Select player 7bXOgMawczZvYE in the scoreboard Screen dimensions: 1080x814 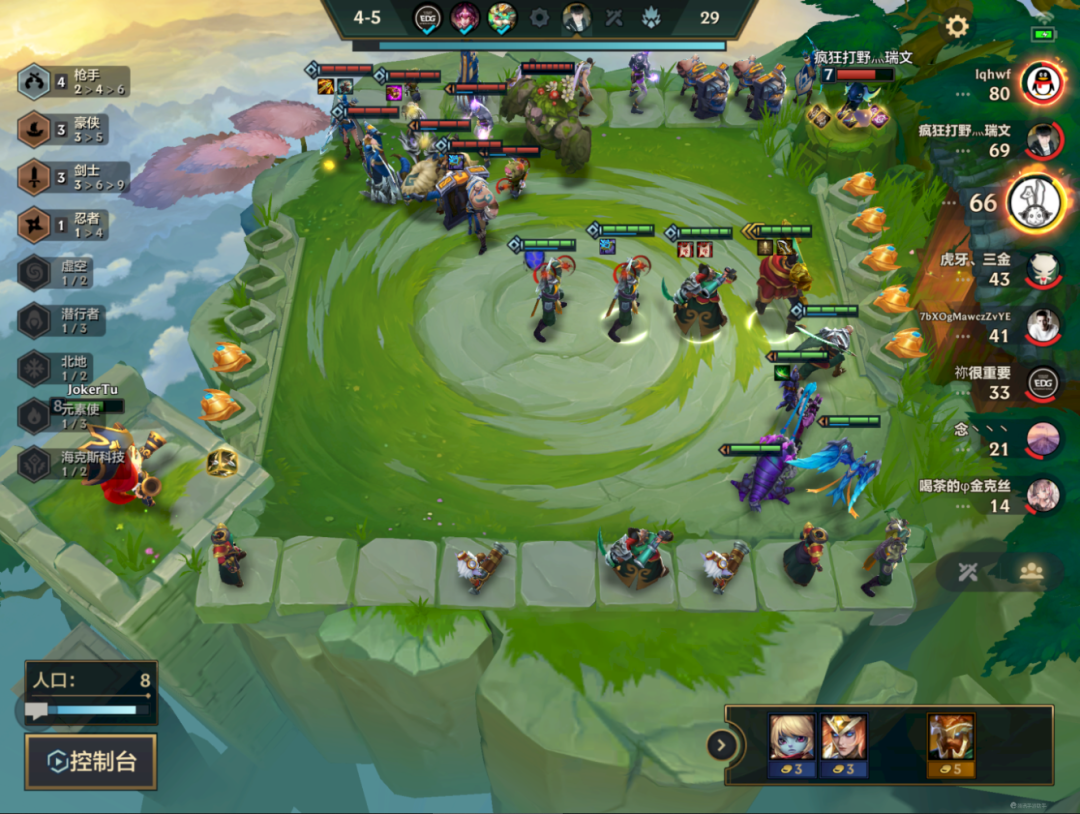point(1042,326)
